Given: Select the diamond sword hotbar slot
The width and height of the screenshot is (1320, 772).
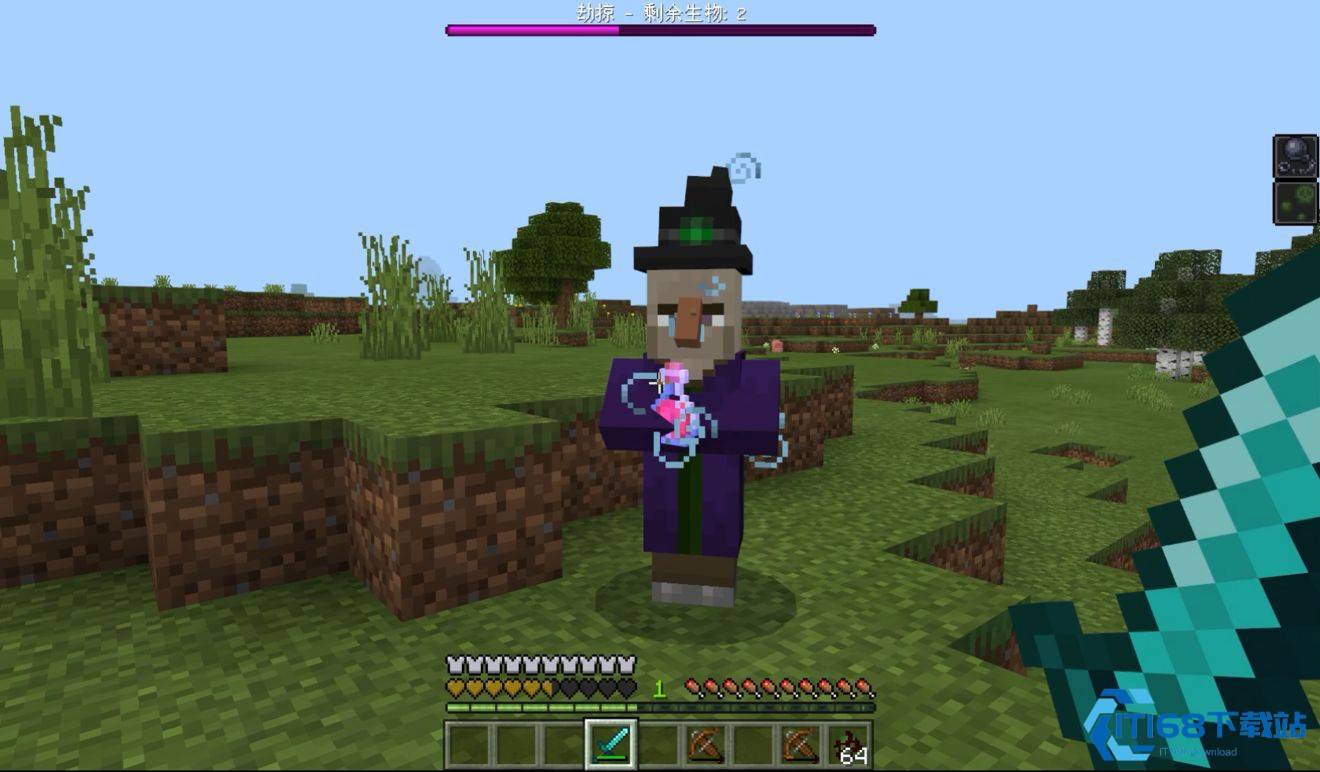Looking at the screenshot, I should (610, 745).
